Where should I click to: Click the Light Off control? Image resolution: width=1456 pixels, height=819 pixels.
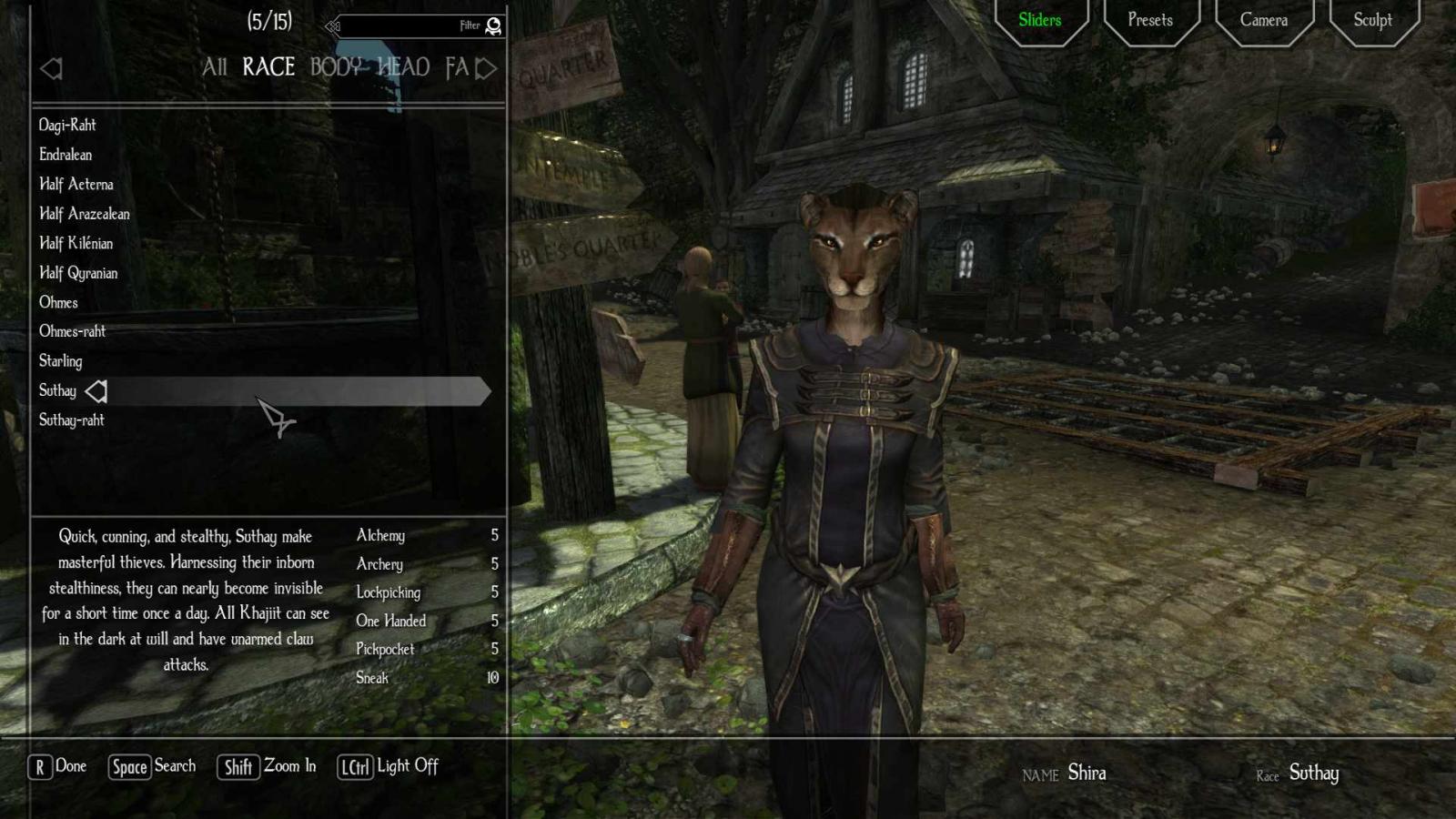[x=406, y=767]
